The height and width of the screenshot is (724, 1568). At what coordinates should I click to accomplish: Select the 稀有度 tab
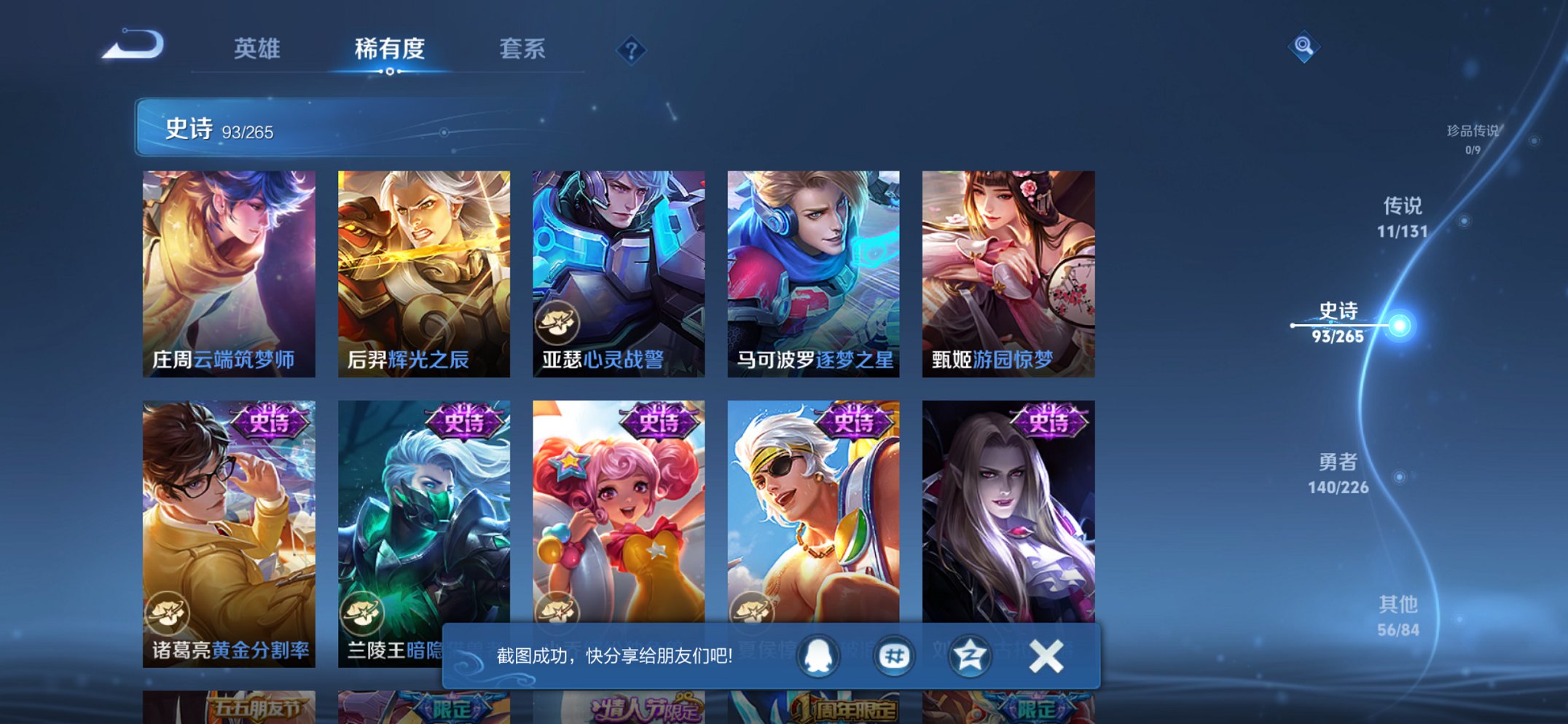tap(390, 48)
